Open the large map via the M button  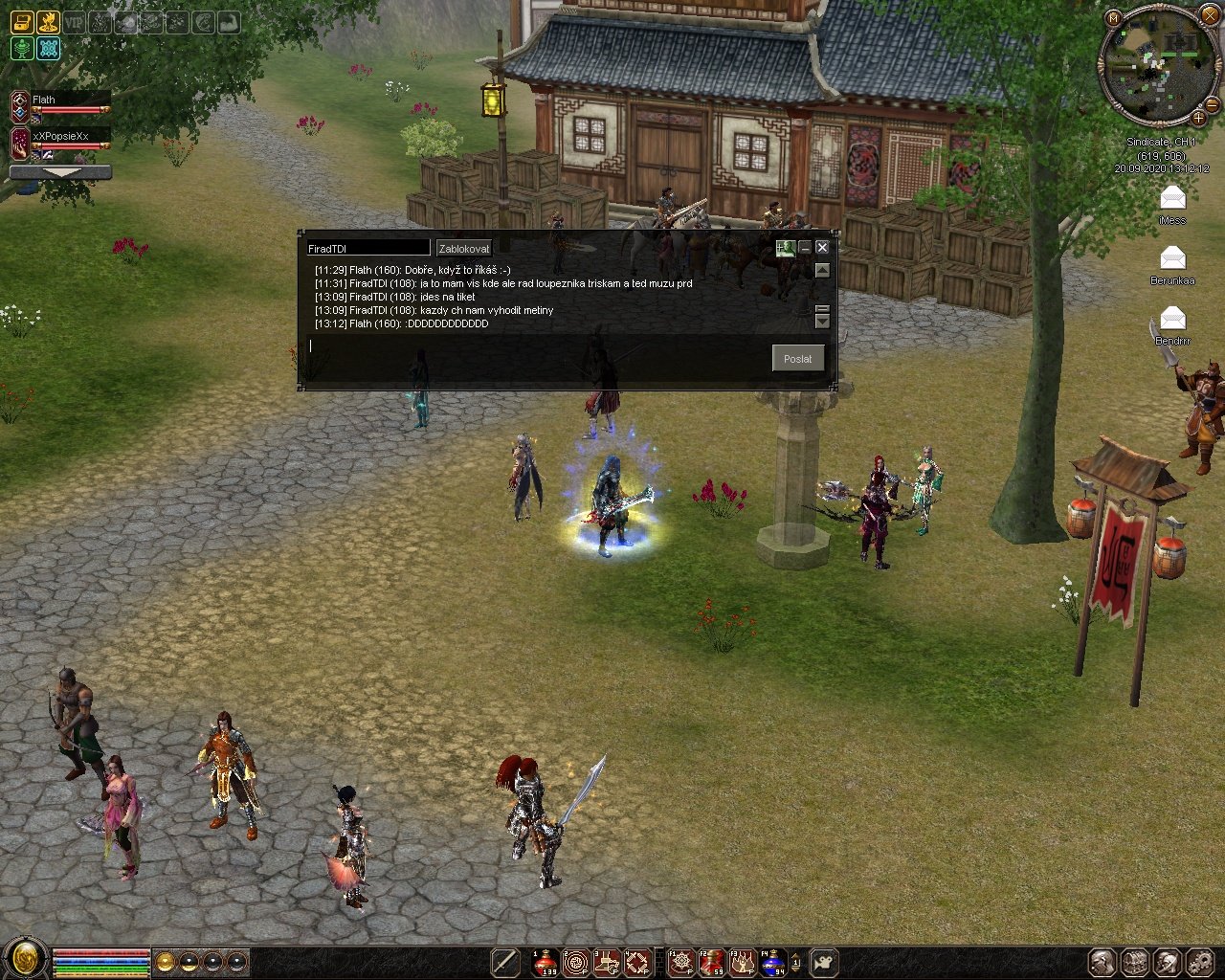click(x=1113, y=18)
